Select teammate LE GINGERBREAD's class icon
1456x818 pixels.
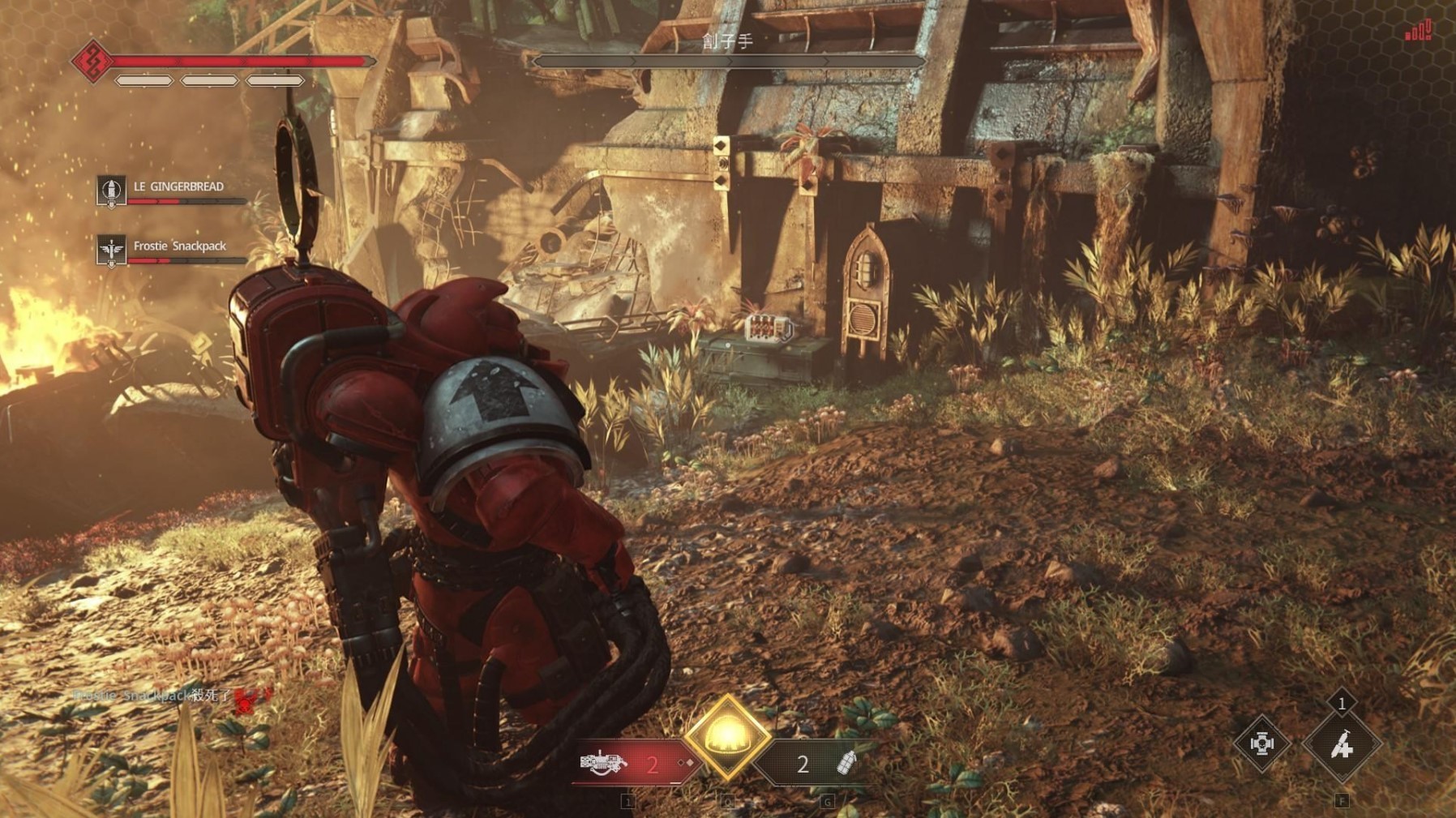pyautogui.click(x=111, y=191)
